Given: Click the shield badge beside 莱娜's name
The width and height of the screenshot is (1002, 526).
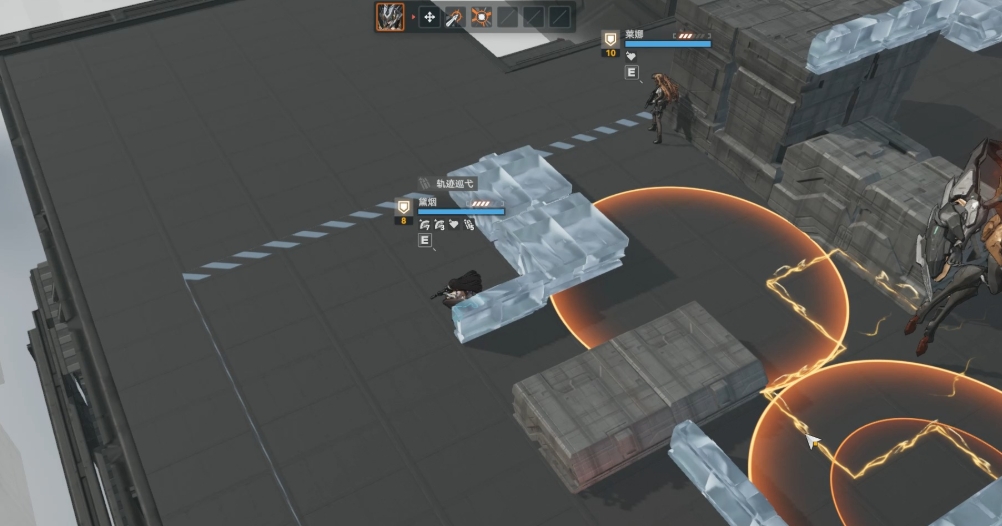Looking at the screenshot, I should 609,39.
